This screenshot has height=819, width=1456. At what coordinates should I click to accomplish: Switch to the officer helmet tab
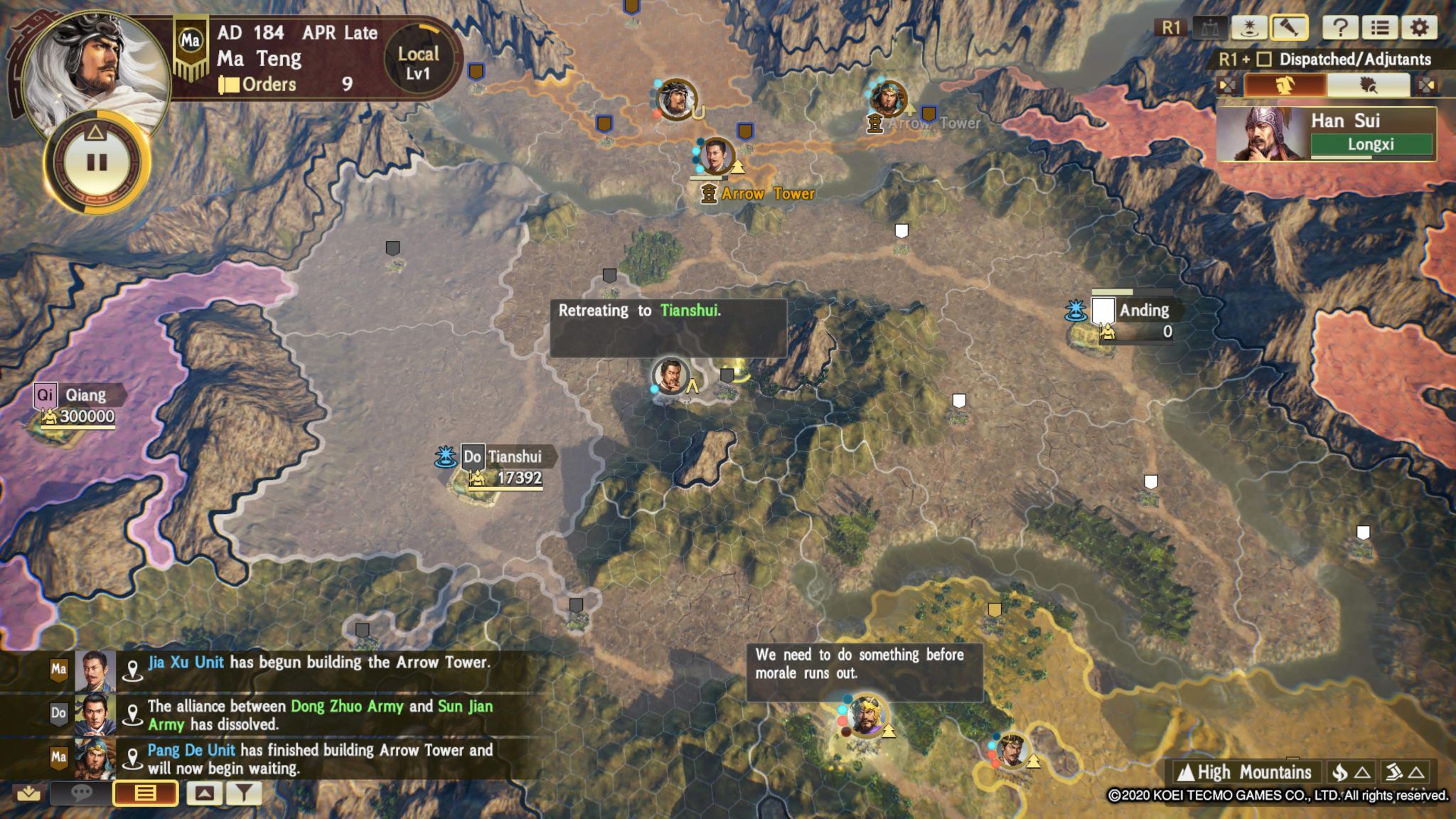[1285, 86]
